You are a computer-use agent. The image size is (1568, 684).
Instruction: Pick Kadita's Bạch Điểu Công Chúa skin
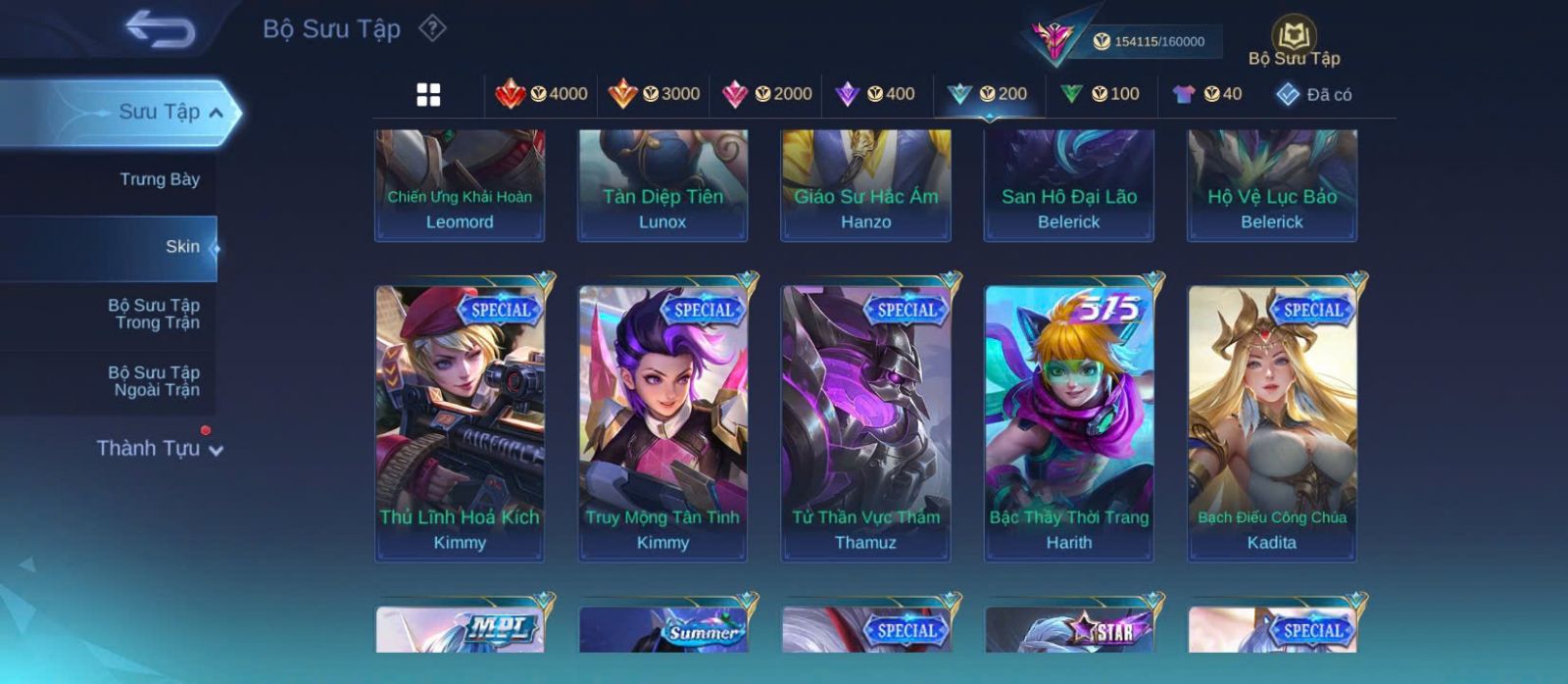(x=1272, y=423)
